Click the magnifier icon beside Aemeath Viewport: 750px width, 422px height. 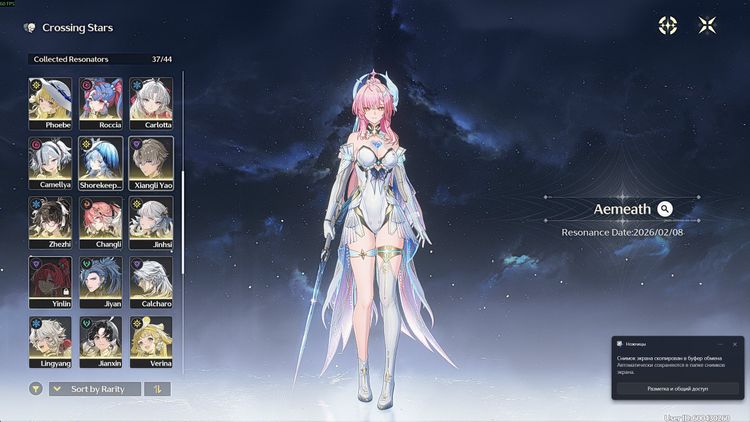(665, 209)
